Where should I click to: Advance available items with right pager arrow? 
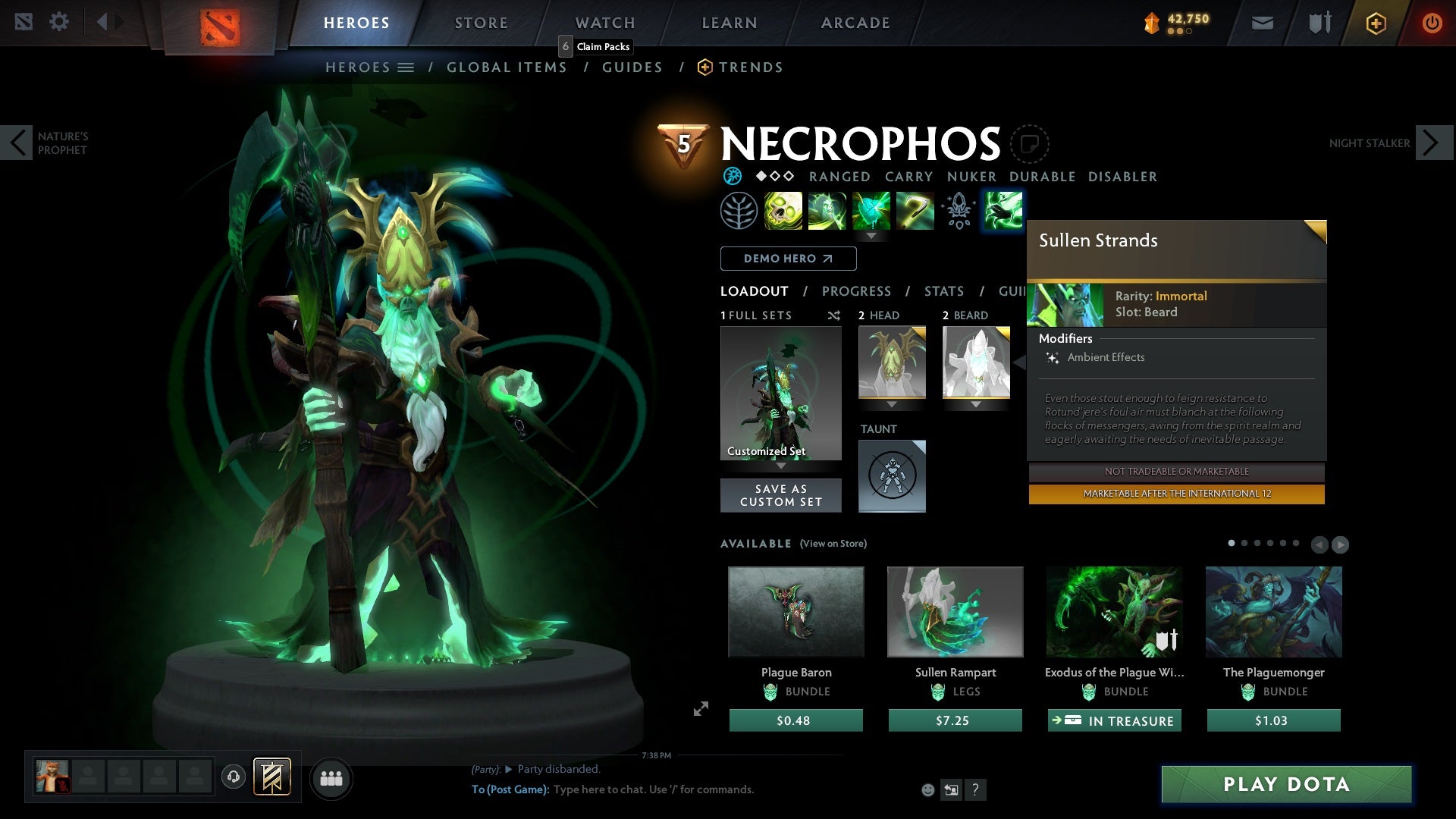coord(1339,544)
